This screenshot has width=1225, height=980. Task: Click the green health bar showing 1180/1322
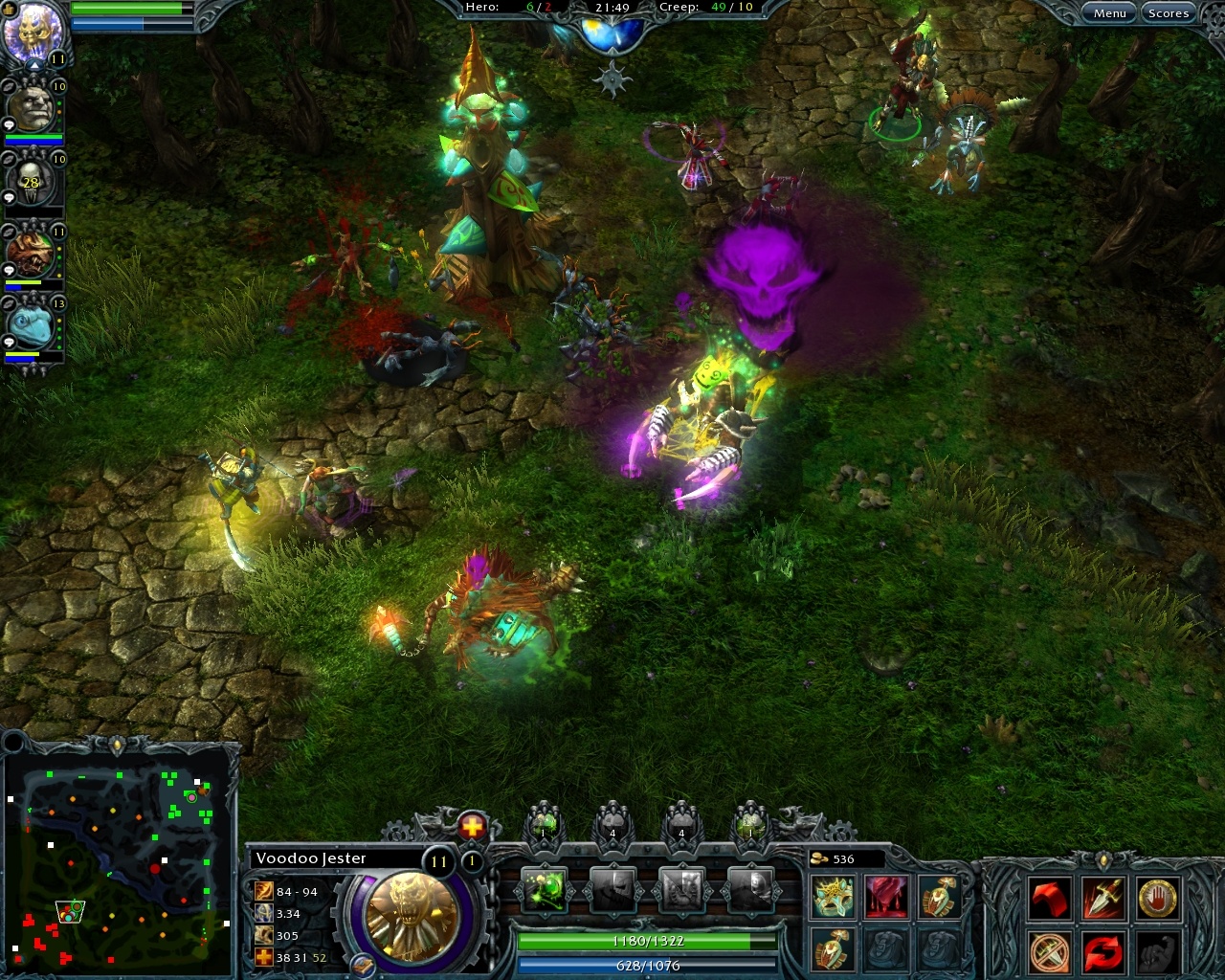649,942
